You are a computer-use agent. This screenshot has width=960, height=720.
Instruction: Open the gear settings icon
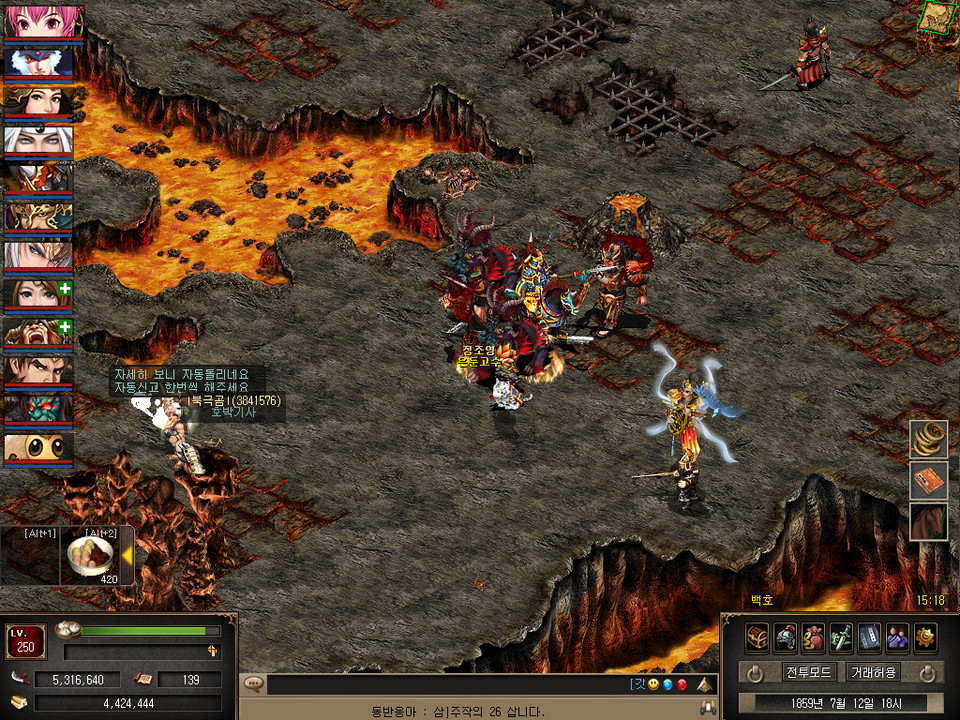click(x=925, y=637)
